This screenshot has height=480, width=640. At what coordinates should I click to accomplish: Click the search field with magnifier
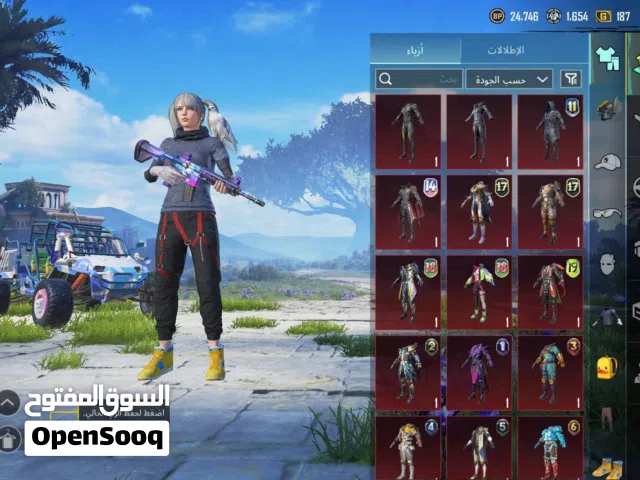coord(418,78)
